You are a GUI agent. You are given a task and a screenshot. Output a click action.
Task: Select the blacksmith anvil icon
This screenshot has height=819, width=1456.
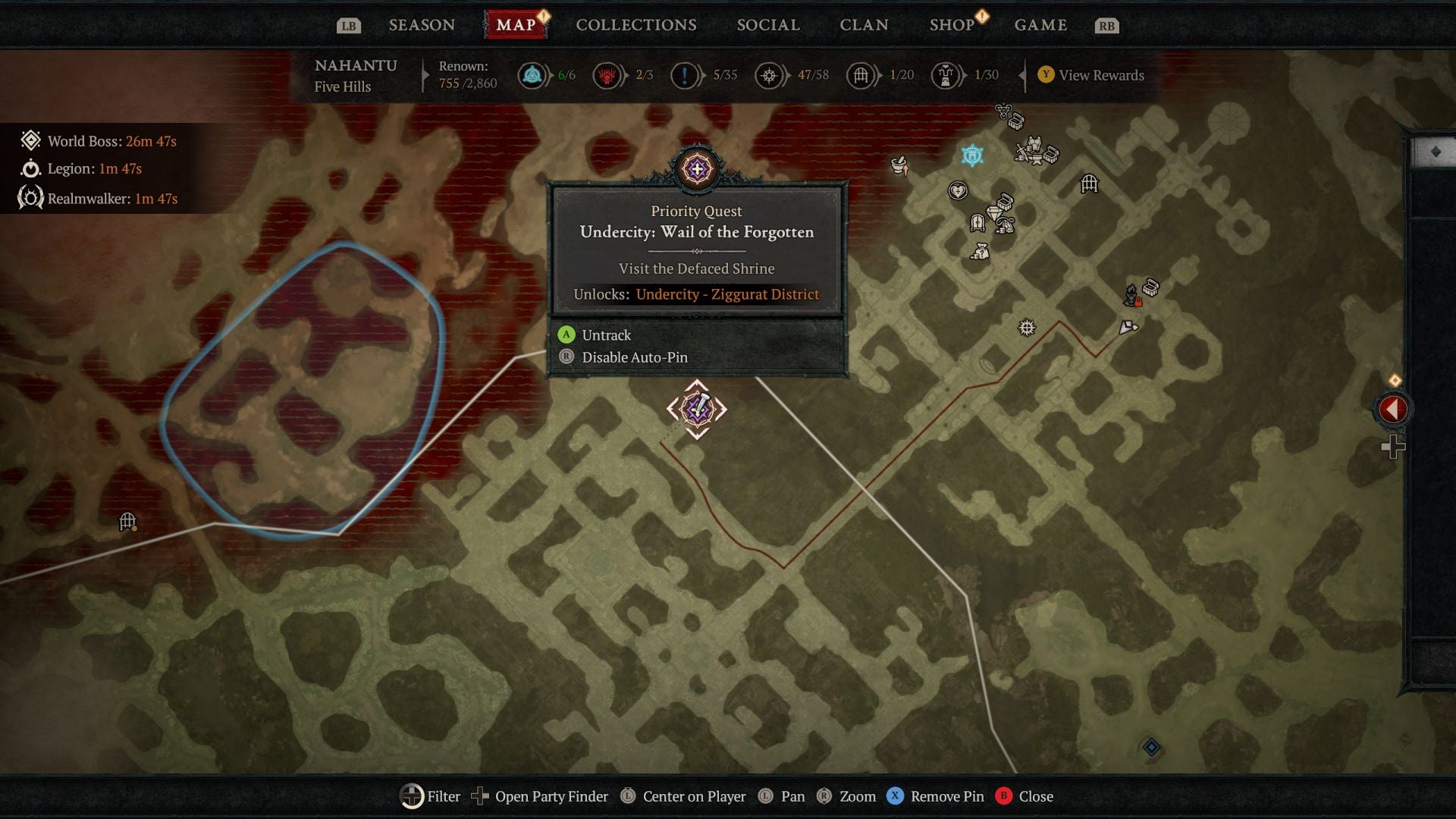(1037, 158)
